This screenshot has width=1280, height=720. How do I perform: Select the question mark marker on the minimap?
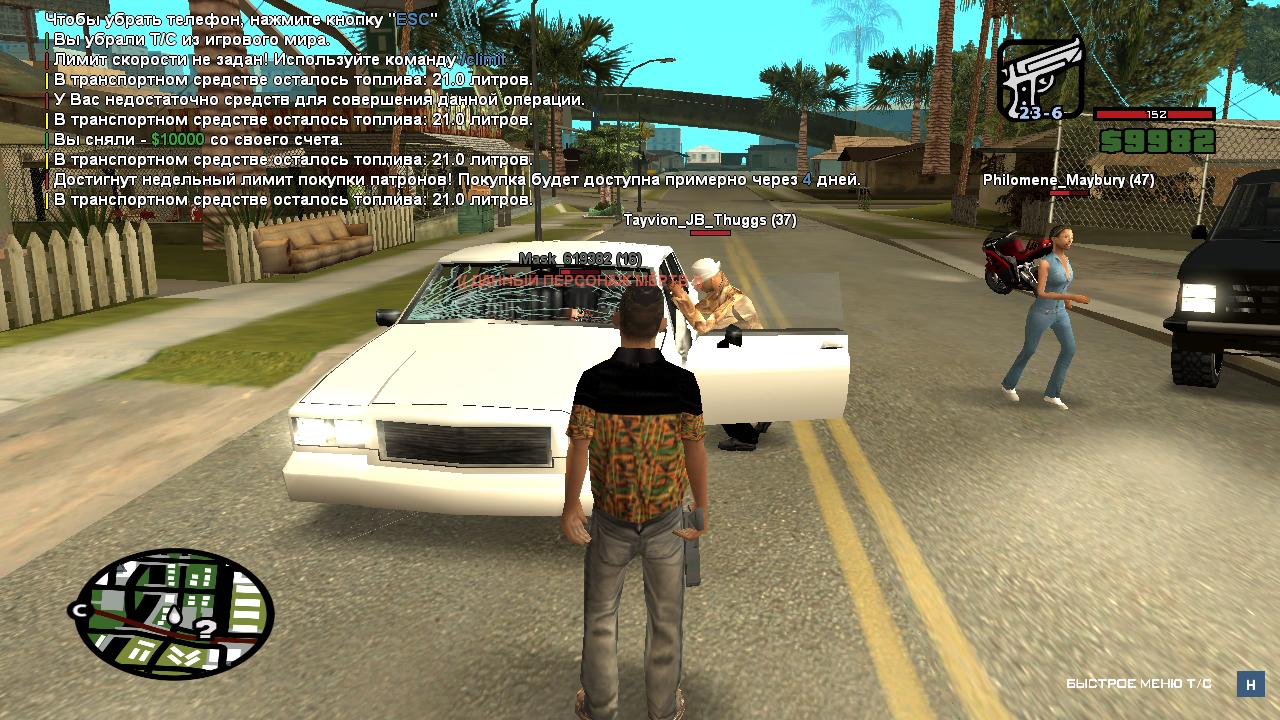[x=204, y=629]
